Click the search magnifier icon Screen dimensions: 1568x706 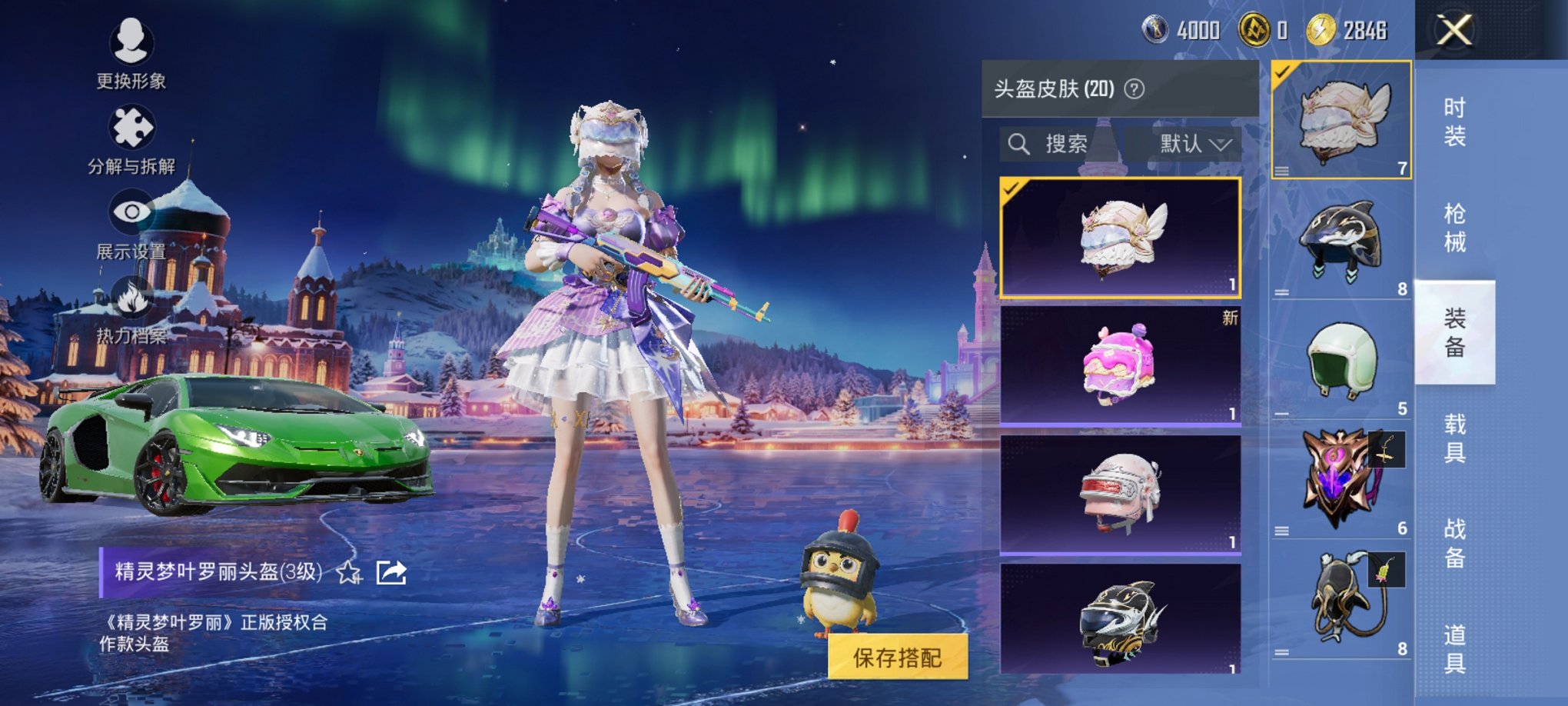[x=1020, y=143]
